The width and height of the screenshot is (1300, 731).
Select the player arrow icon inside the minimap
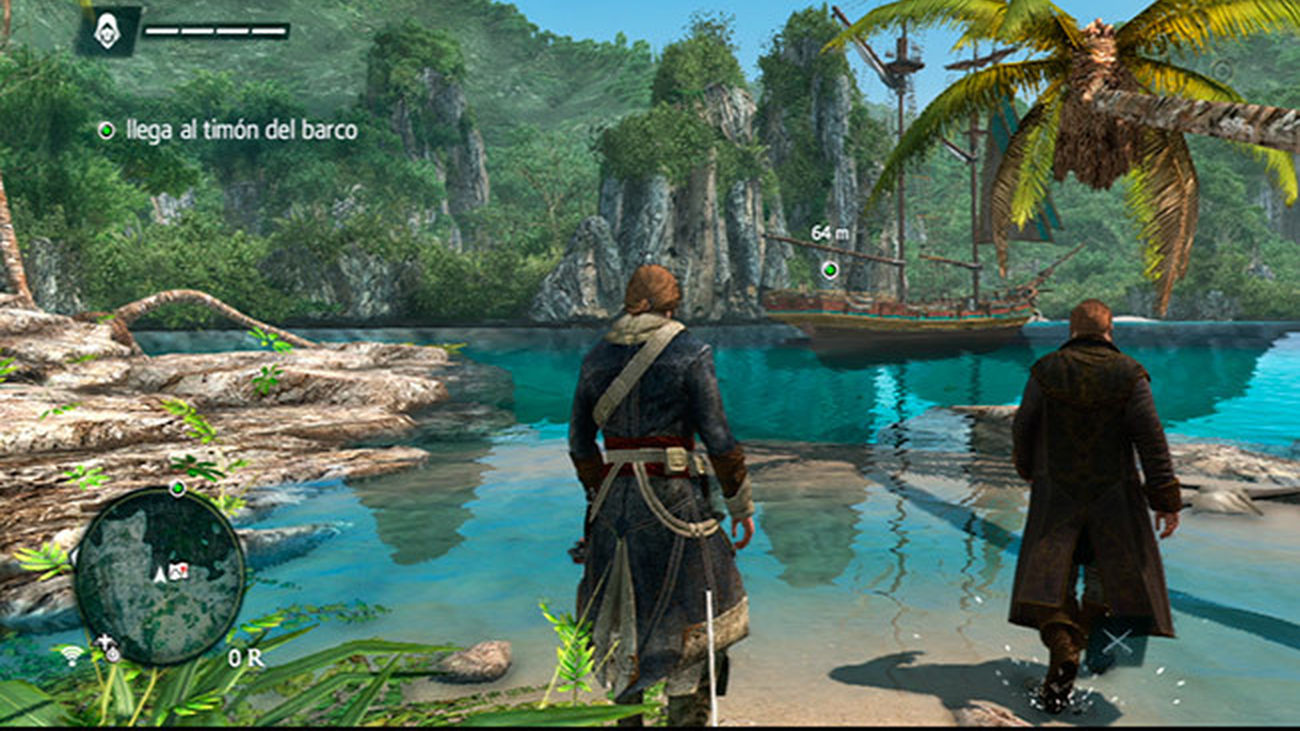(x=158, y=573)
